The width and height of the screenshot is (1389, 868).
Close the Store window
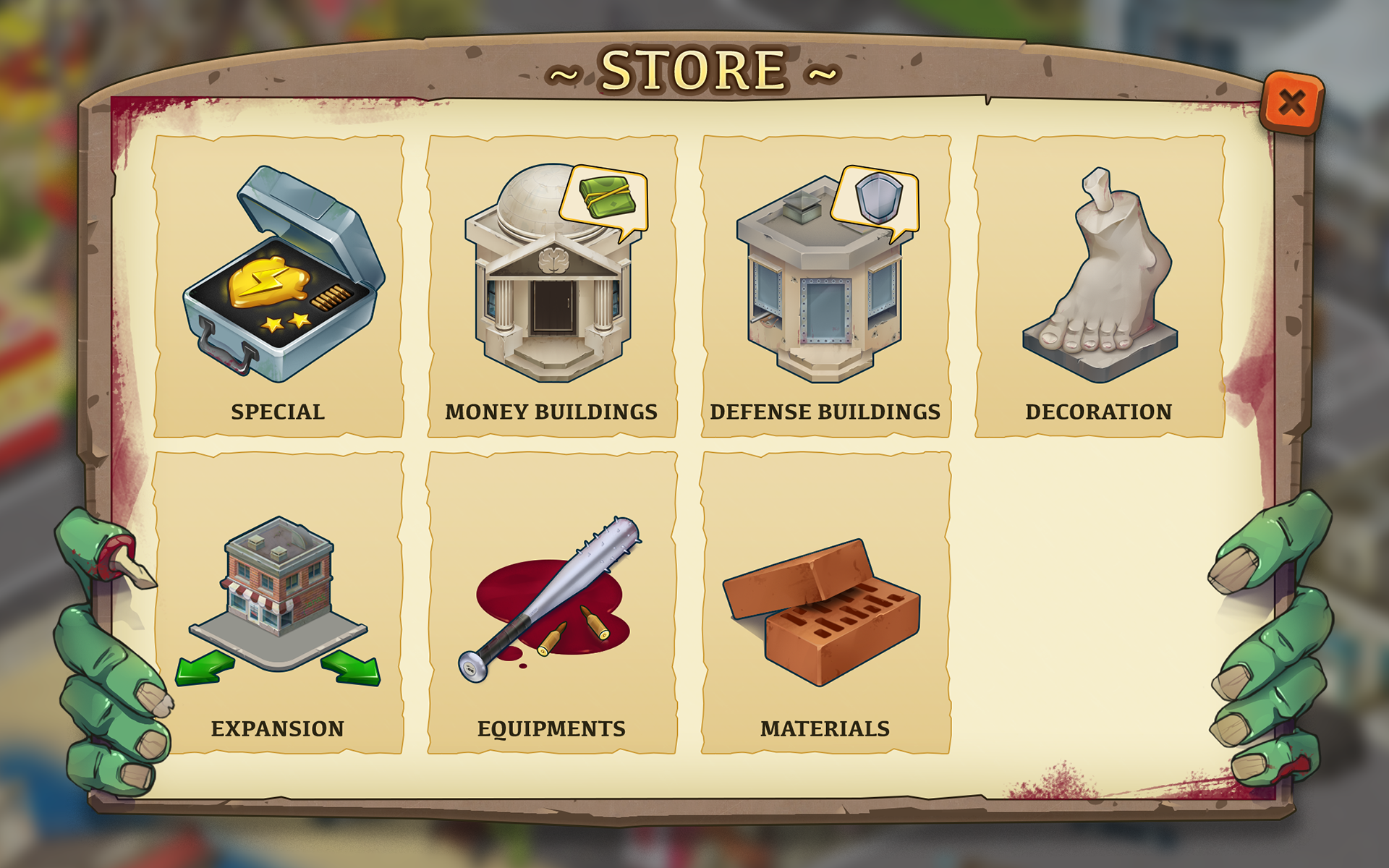(x=1291, y=103)
